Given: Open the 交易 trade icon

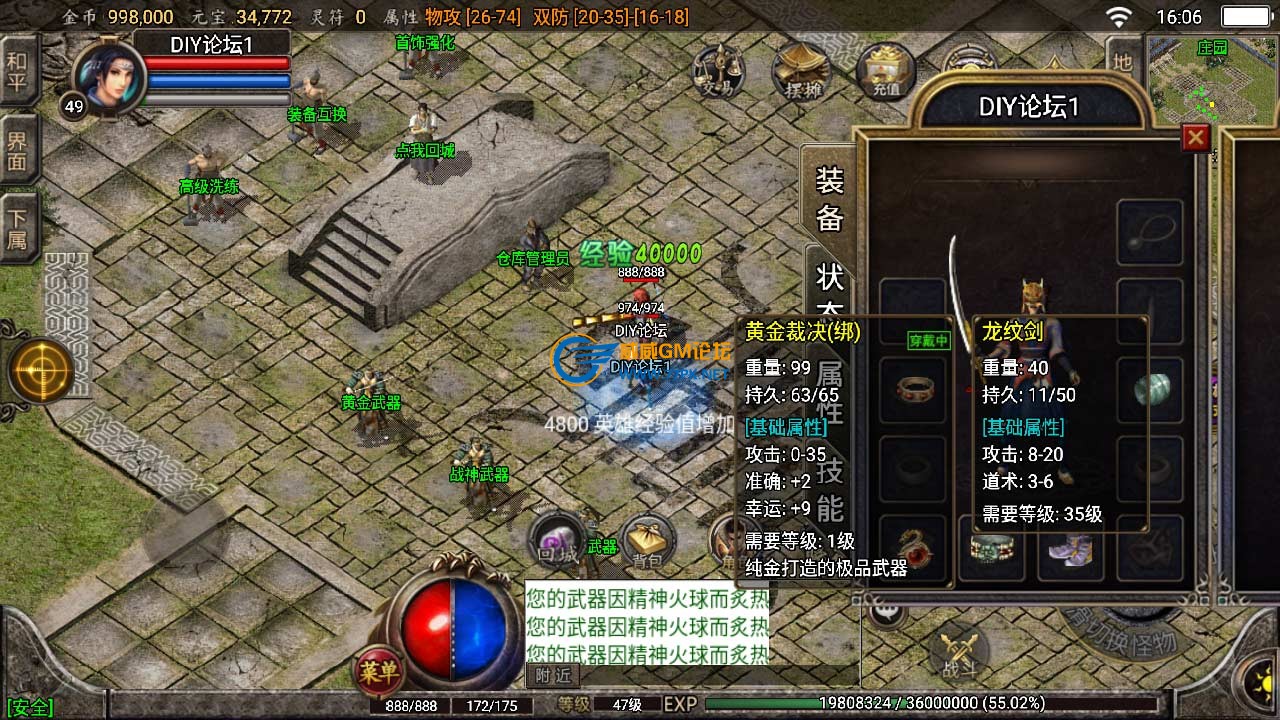Looking at the screenshot, I should 717,70.
